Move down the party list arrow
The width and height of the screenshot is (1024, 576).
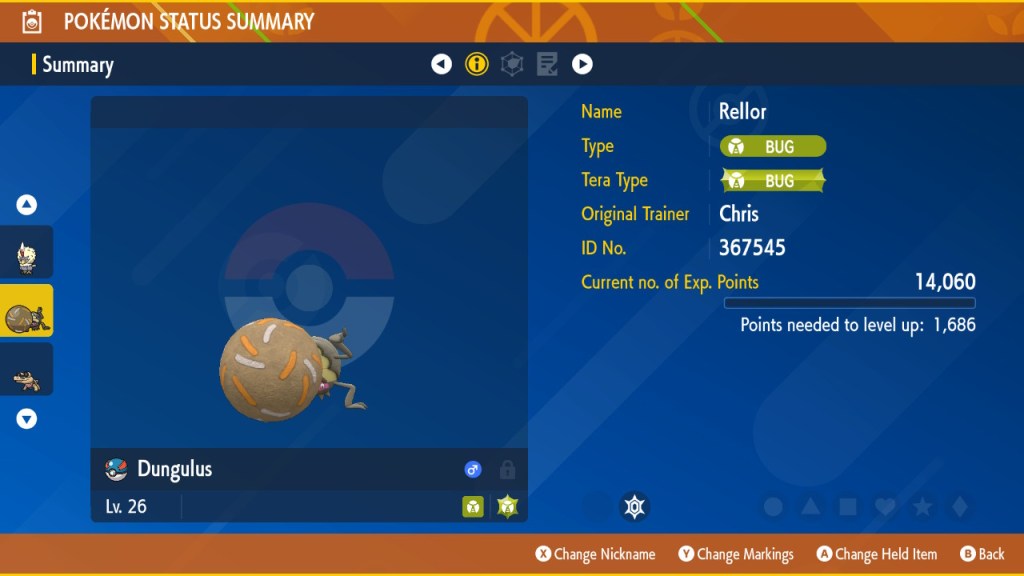tap(27, 419)
